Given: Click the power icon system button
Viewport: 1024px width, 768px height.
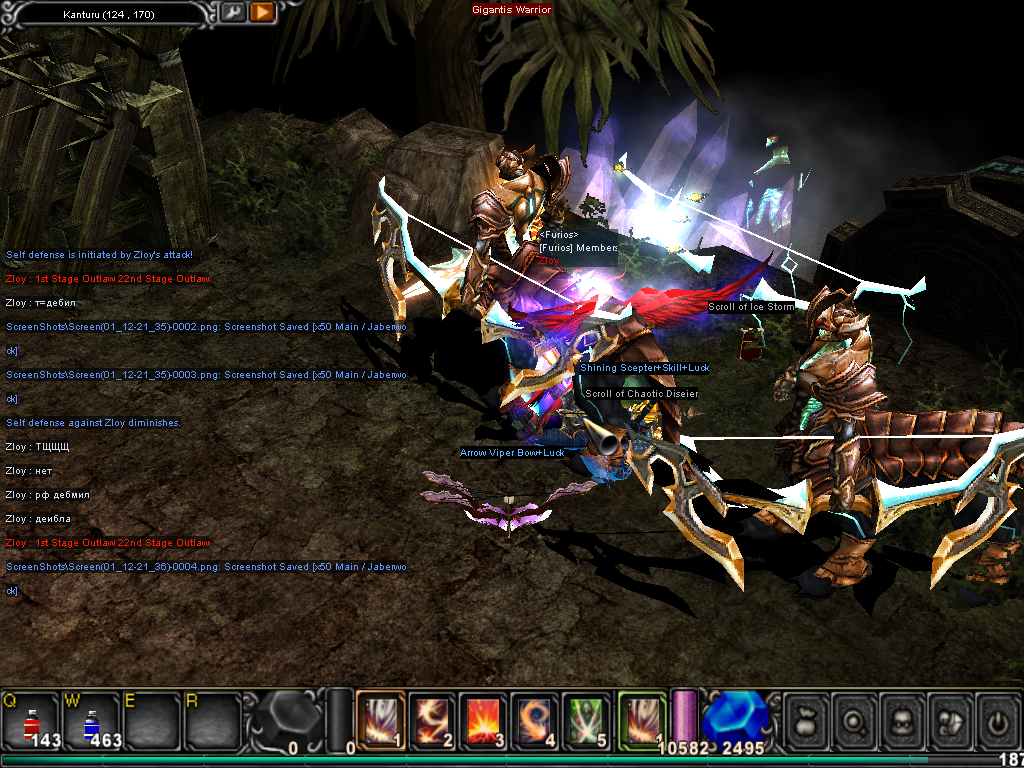Looking at the screenshot, I should pyautogui.click(x=996, y=720).
